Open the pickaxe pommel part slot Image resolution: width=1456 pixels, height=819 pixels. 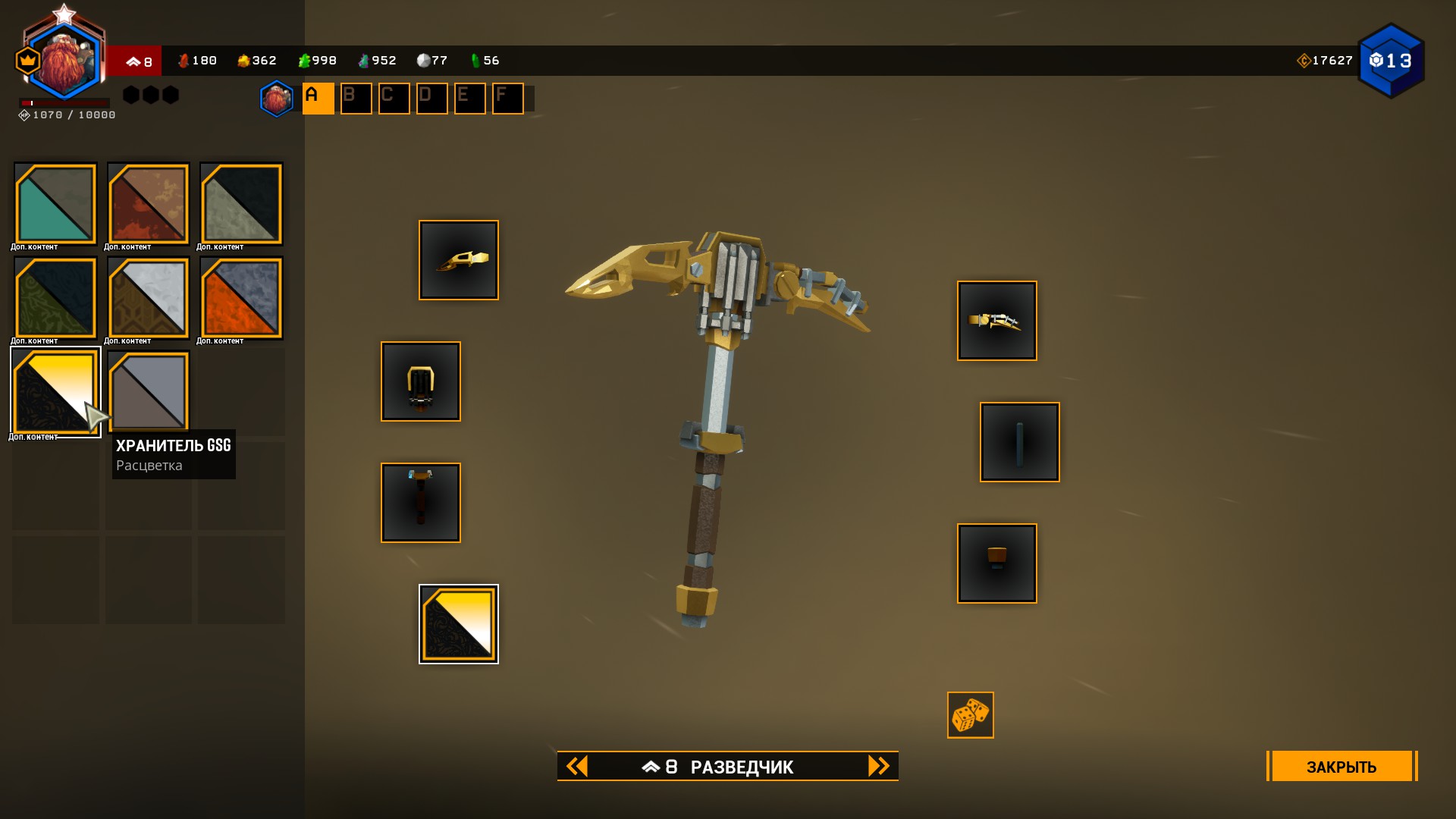tap(996, 563)
